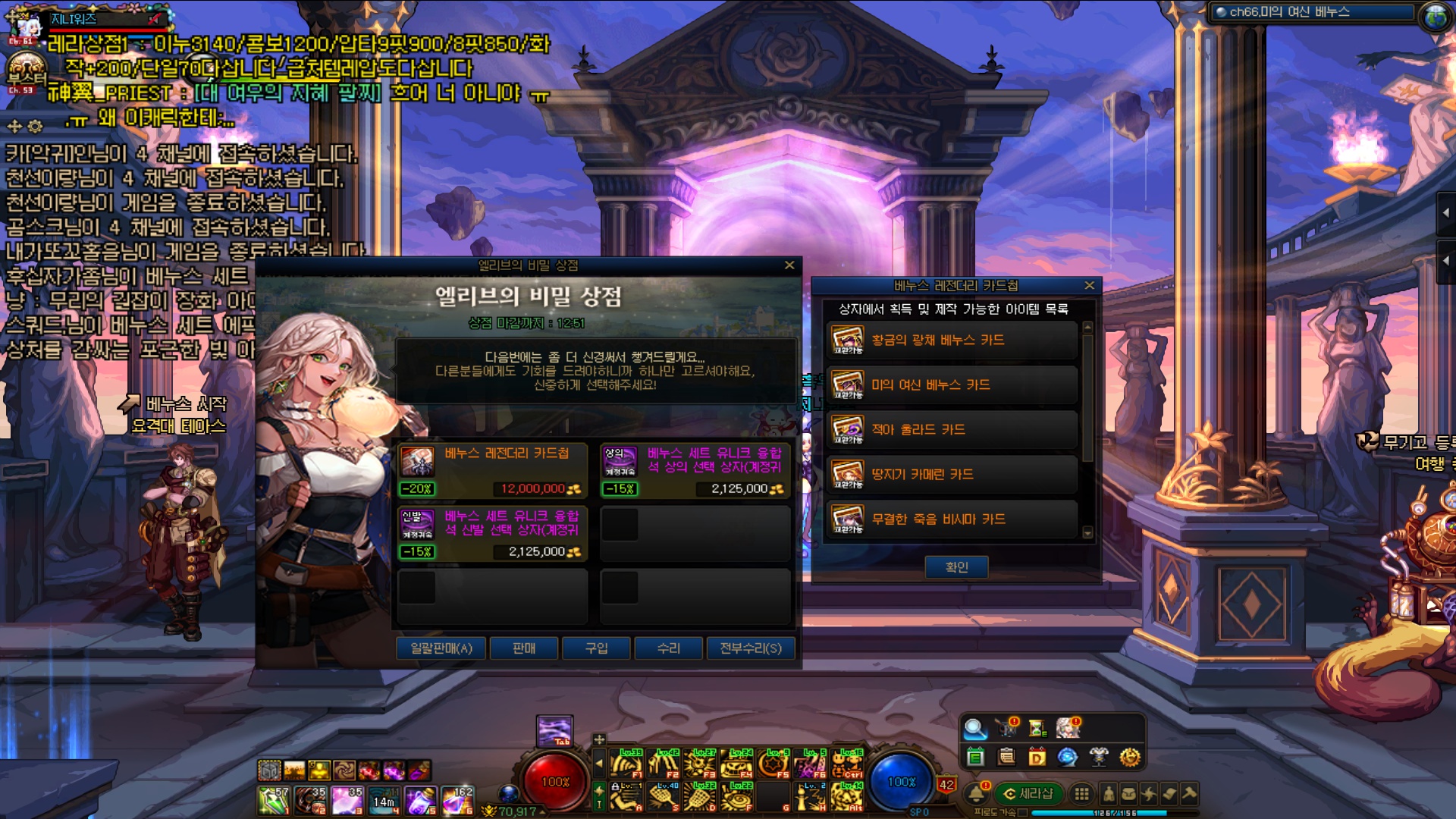This screenshot has height=819, width=1456.
Task: Select the 황금의 광채 베누스 카드 row
Action: pyautogui.click(x=951, y=340)
